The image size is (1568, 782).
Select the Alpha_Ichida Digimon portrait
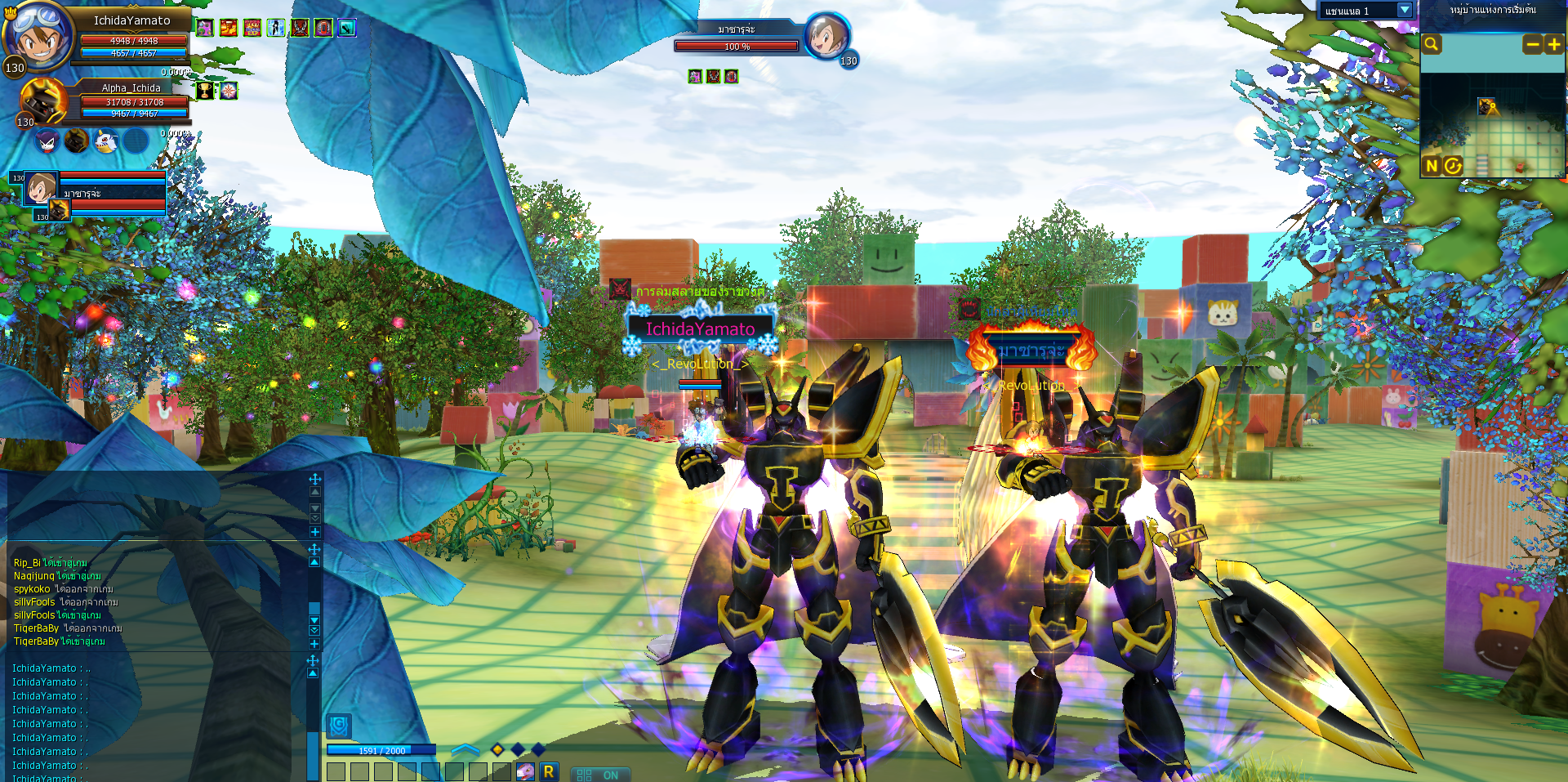click(43, 101)
